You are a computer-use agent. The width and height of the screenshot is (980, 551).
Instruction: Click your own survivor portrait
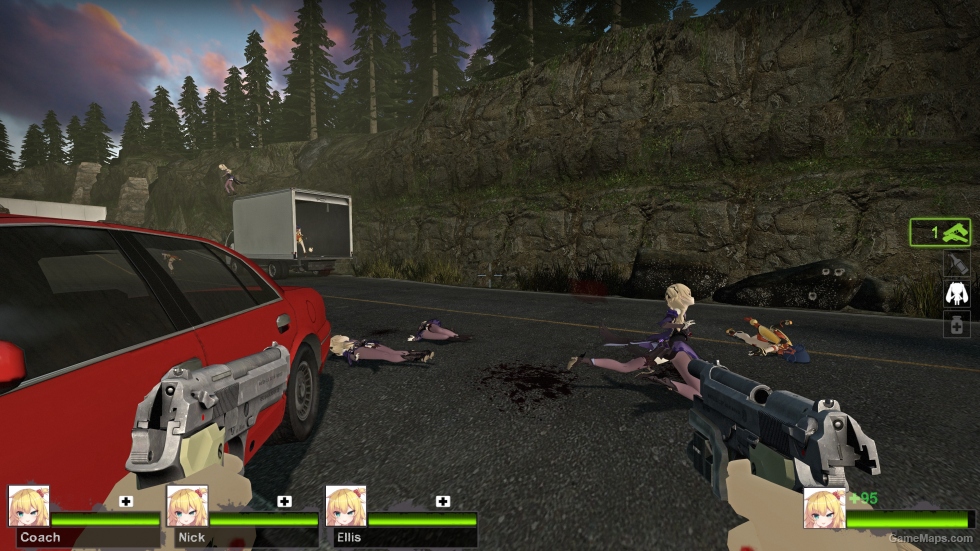coord(824,509)
